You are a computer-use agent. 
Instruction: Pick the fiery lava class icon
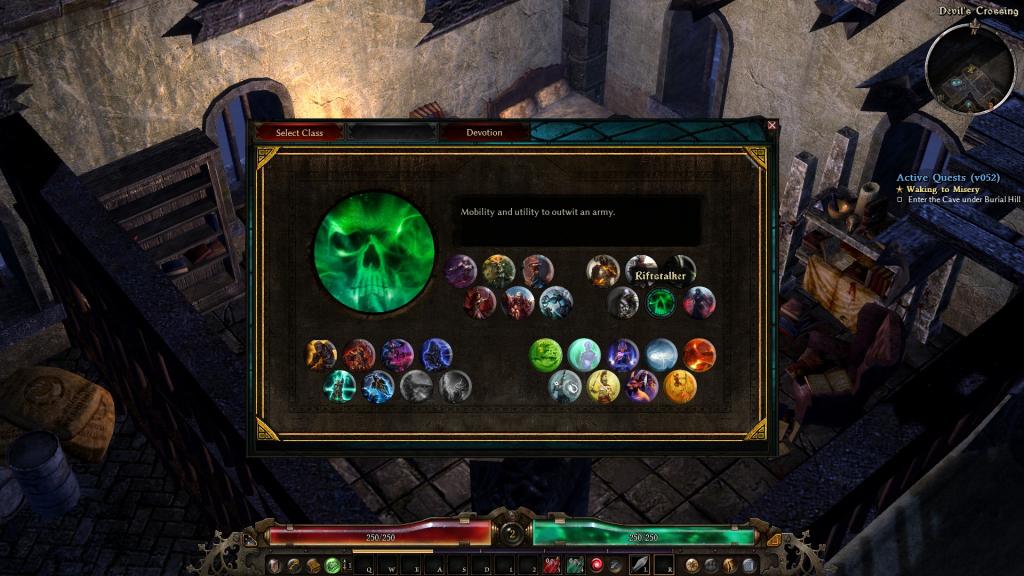(x=699, y=354)
